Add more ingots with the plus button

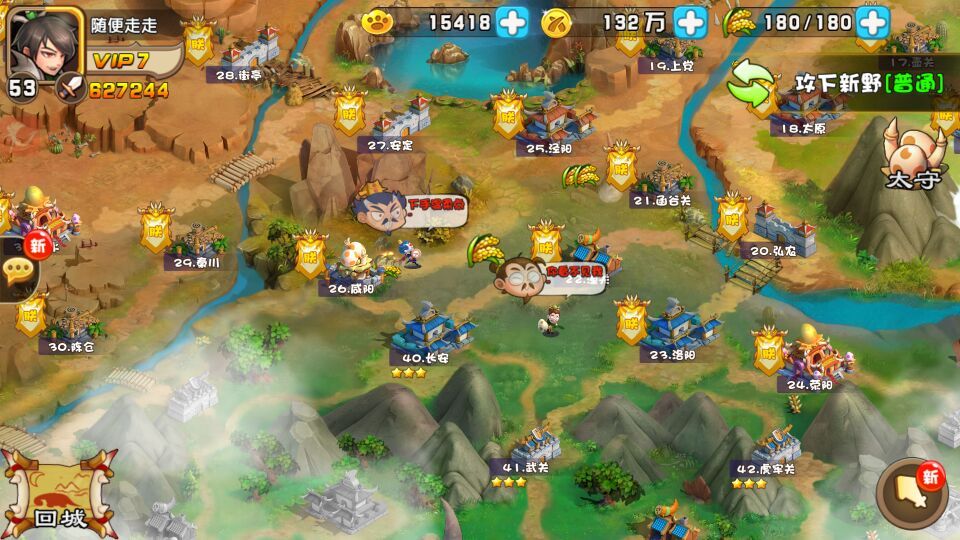pyautogui.click(x=512, y=21)
